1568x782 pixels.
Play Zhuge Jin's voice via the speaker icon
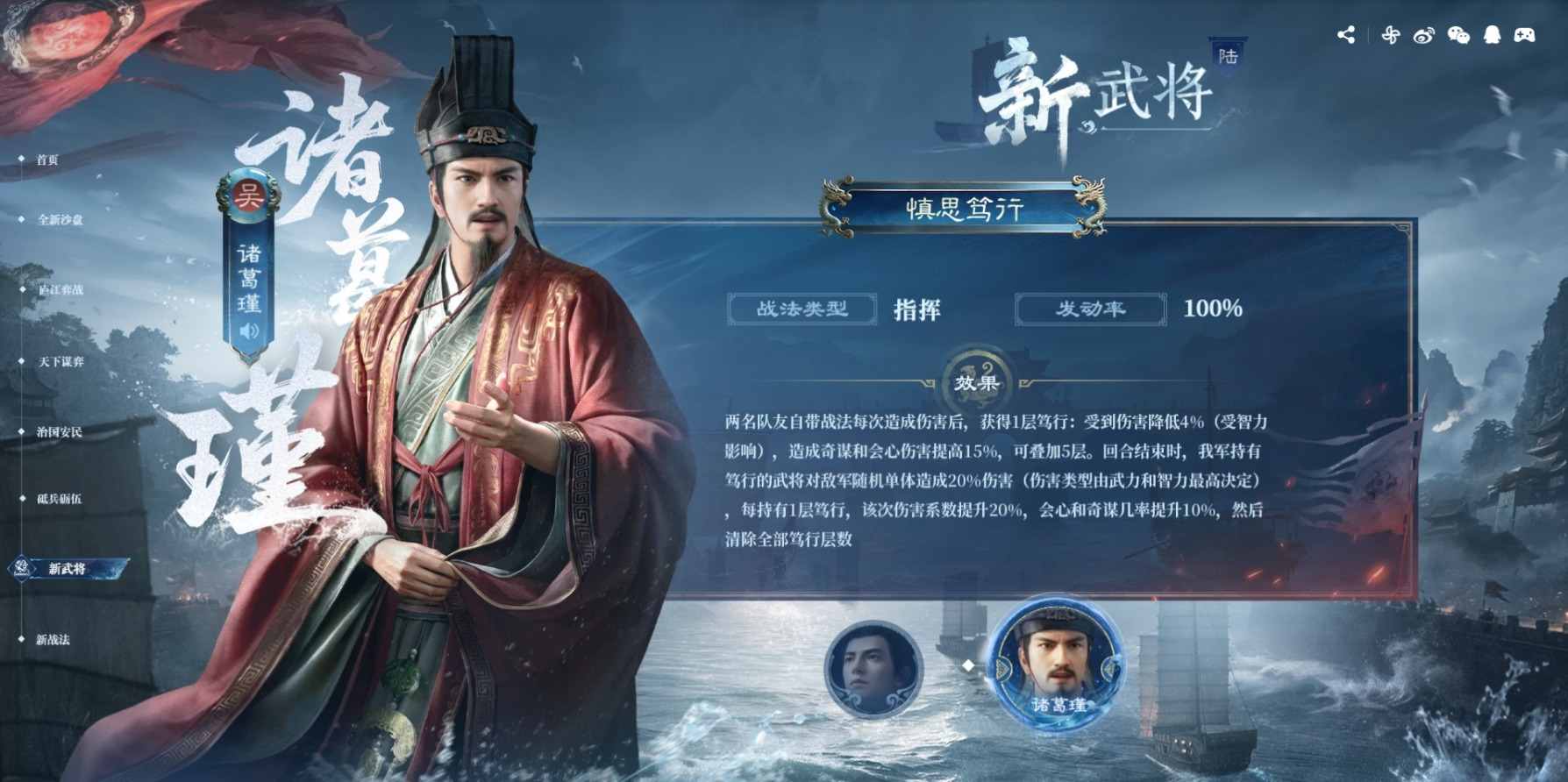coord(248,331)
